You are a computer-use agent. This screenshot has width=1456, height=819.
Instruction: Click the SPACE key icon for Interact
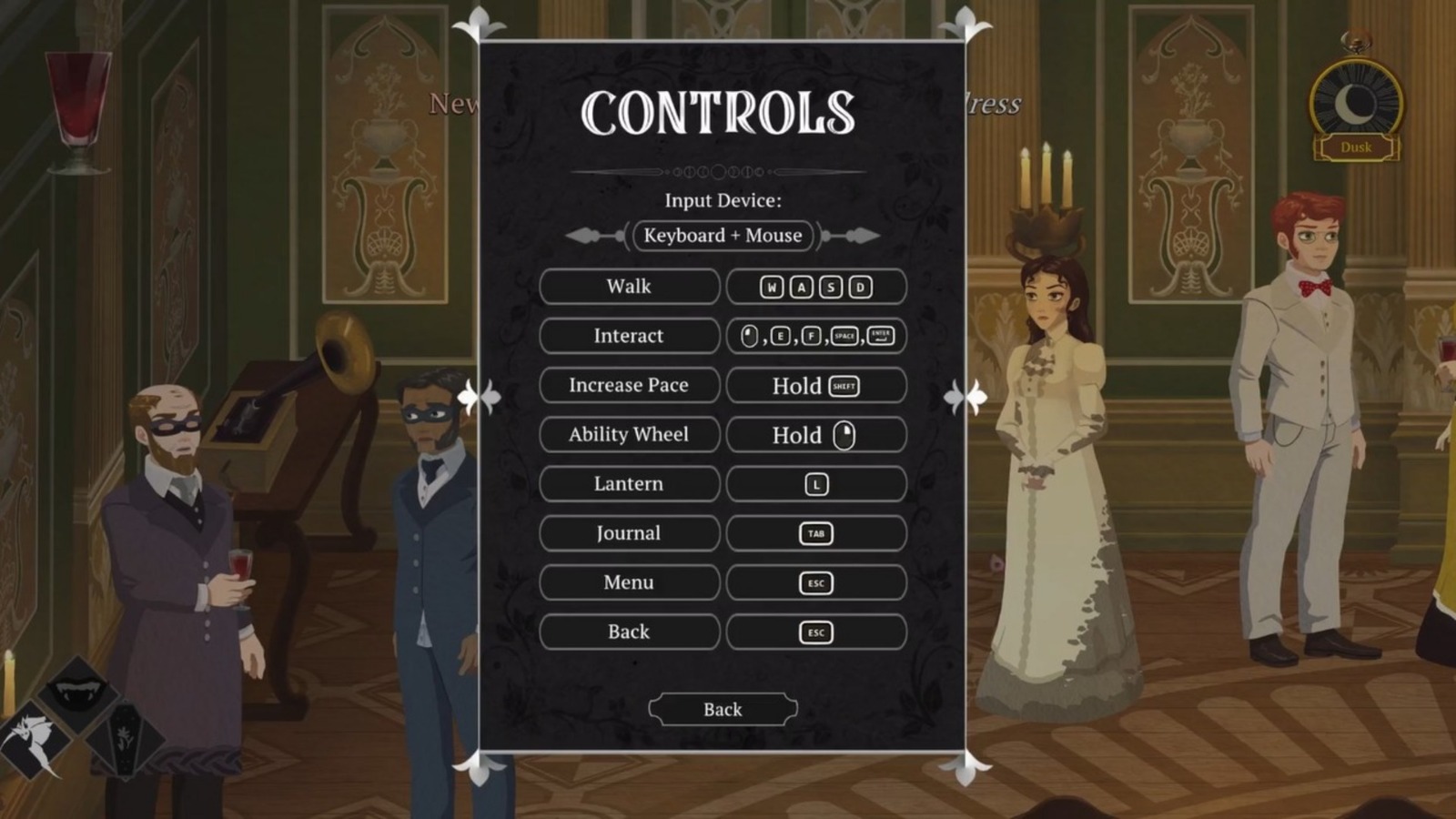point(844,336)
